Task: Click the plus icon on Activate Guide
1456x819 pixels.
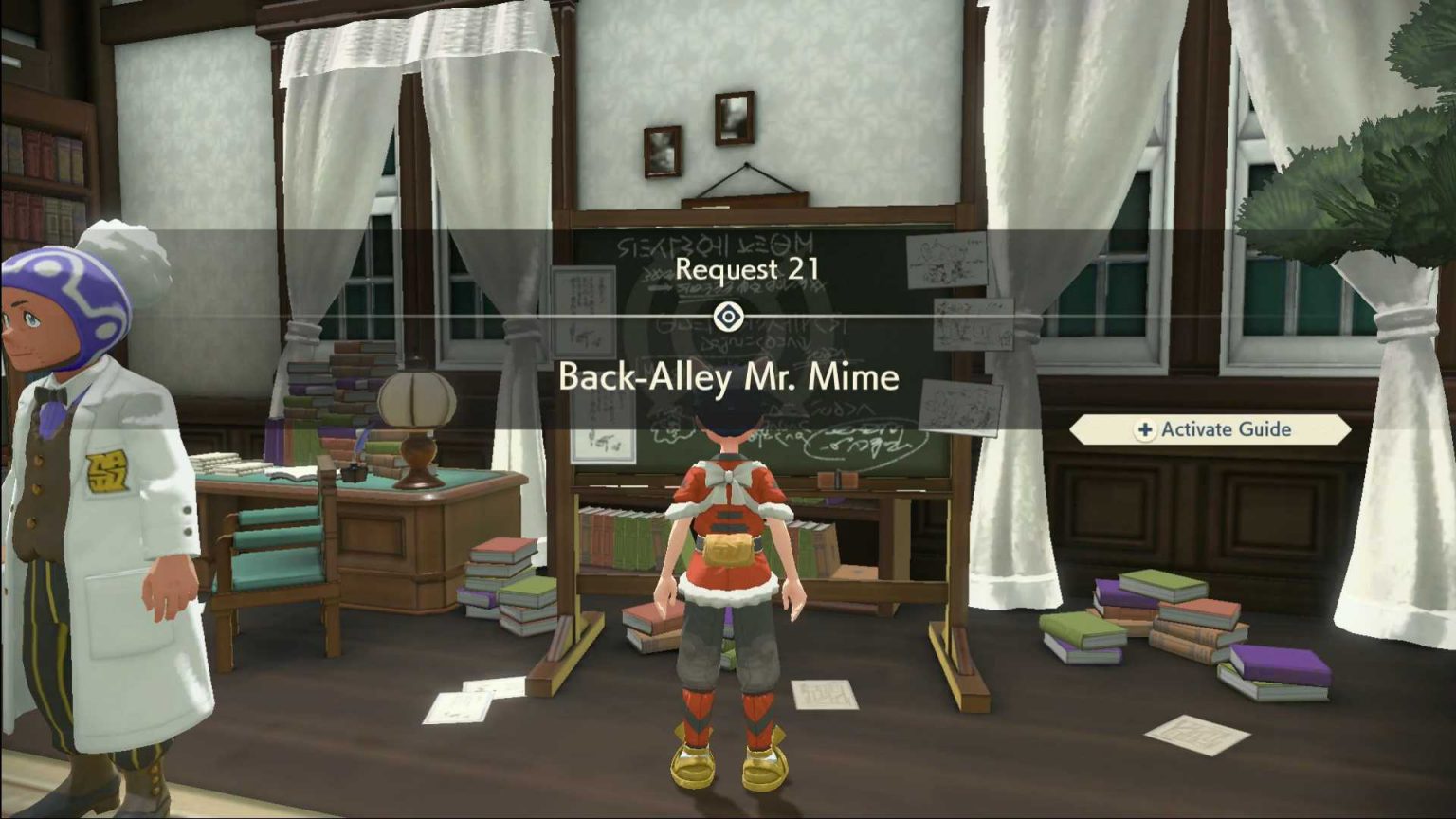Action: tap(1146, 429)
